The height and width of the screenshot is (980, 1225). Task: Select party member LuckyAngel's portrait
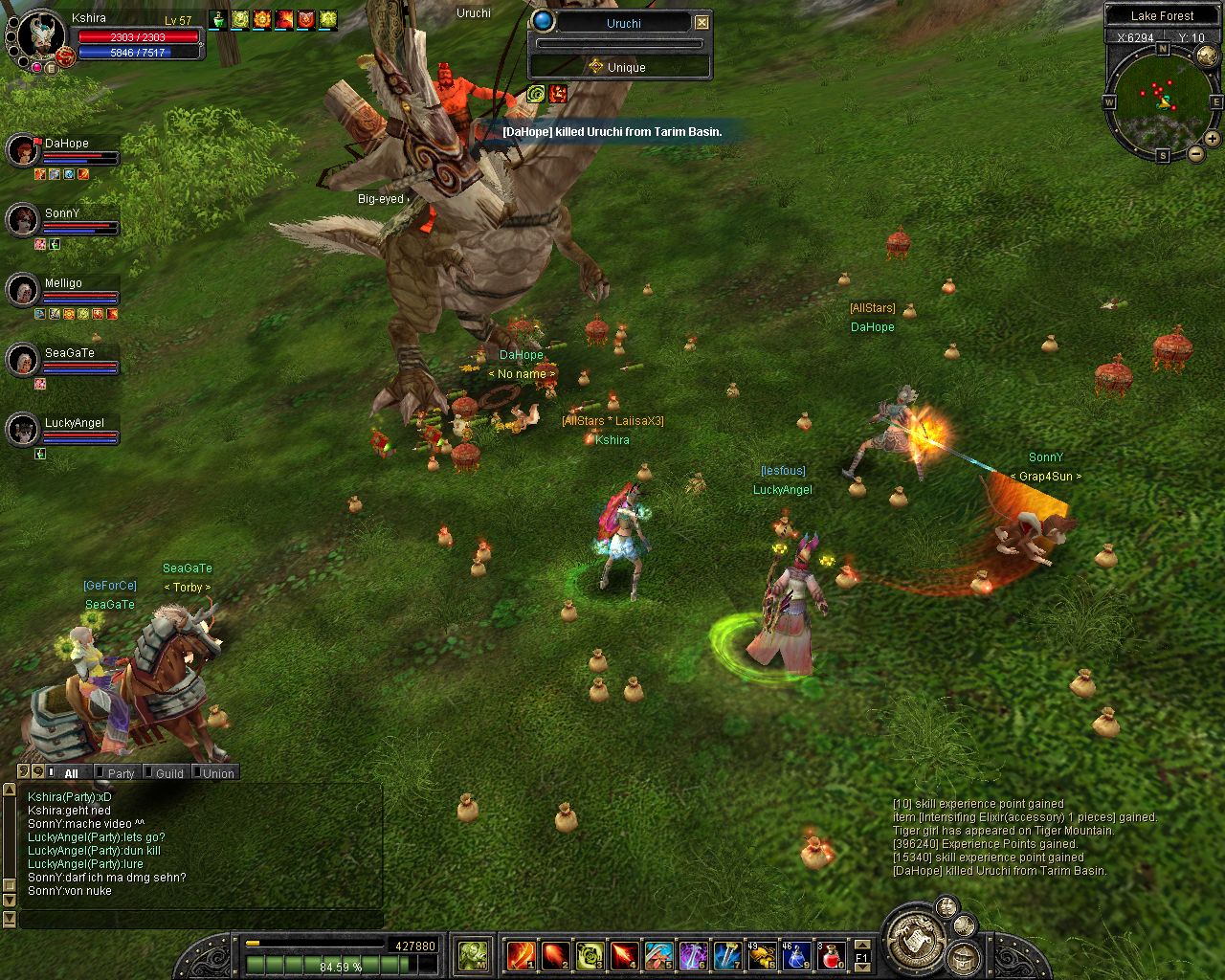coord(22,430)
